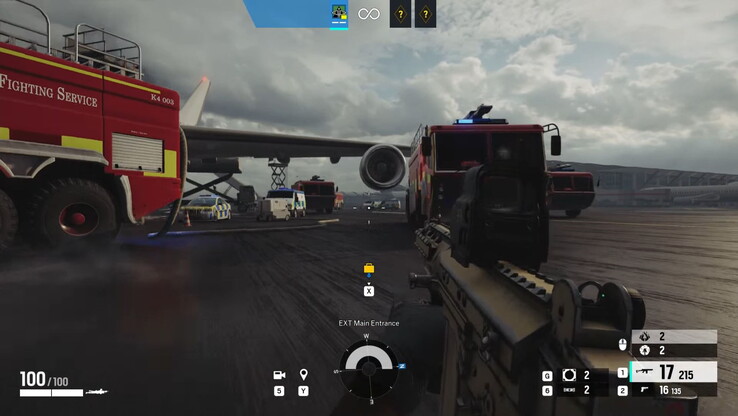Click the yellow objective marker icon
This screenshot has height=416, width=738.
369,269
